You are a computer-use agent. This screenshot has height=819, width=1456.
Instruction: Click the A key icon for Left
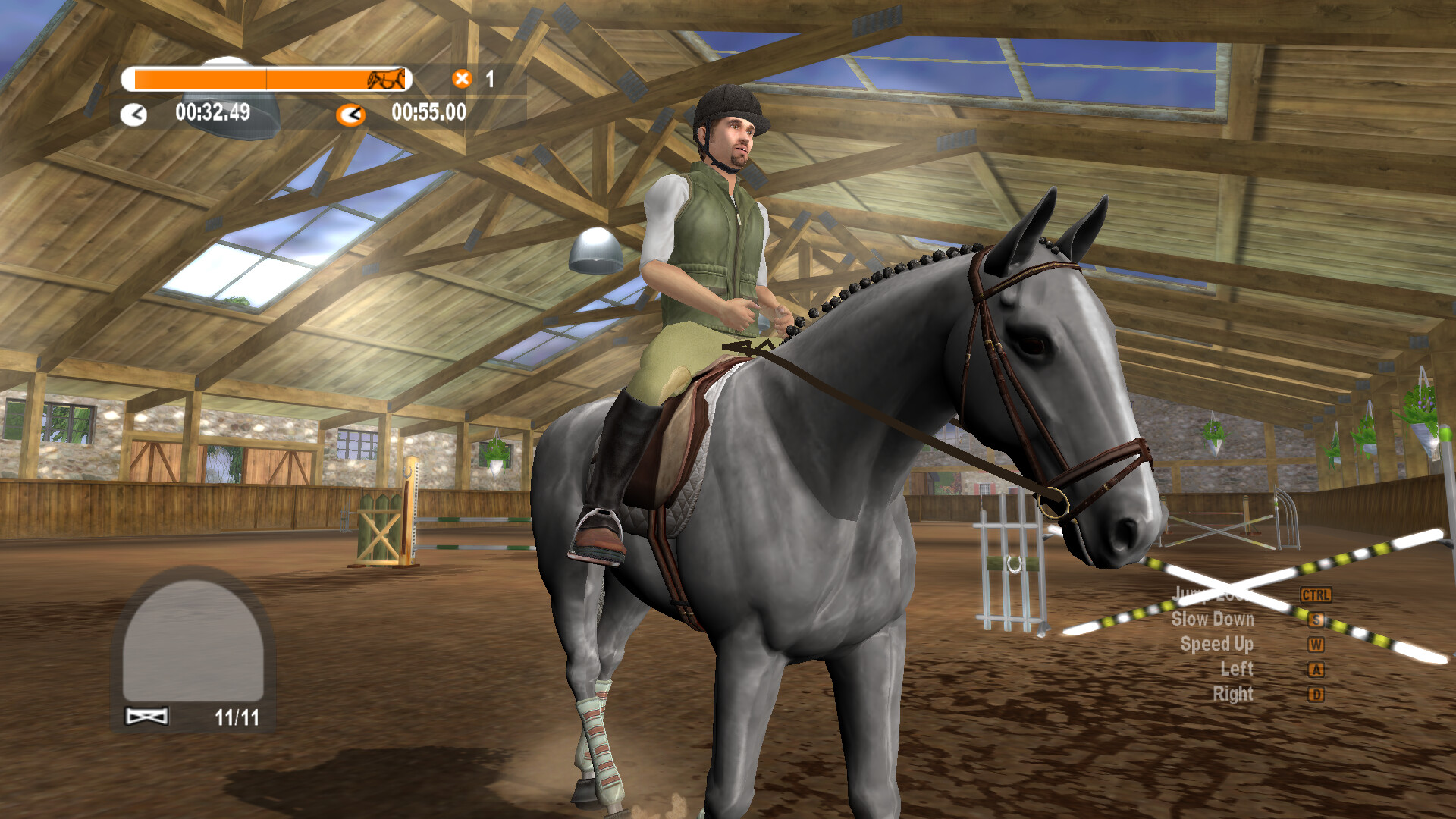pyautogui.click(x=1317, y=669)
